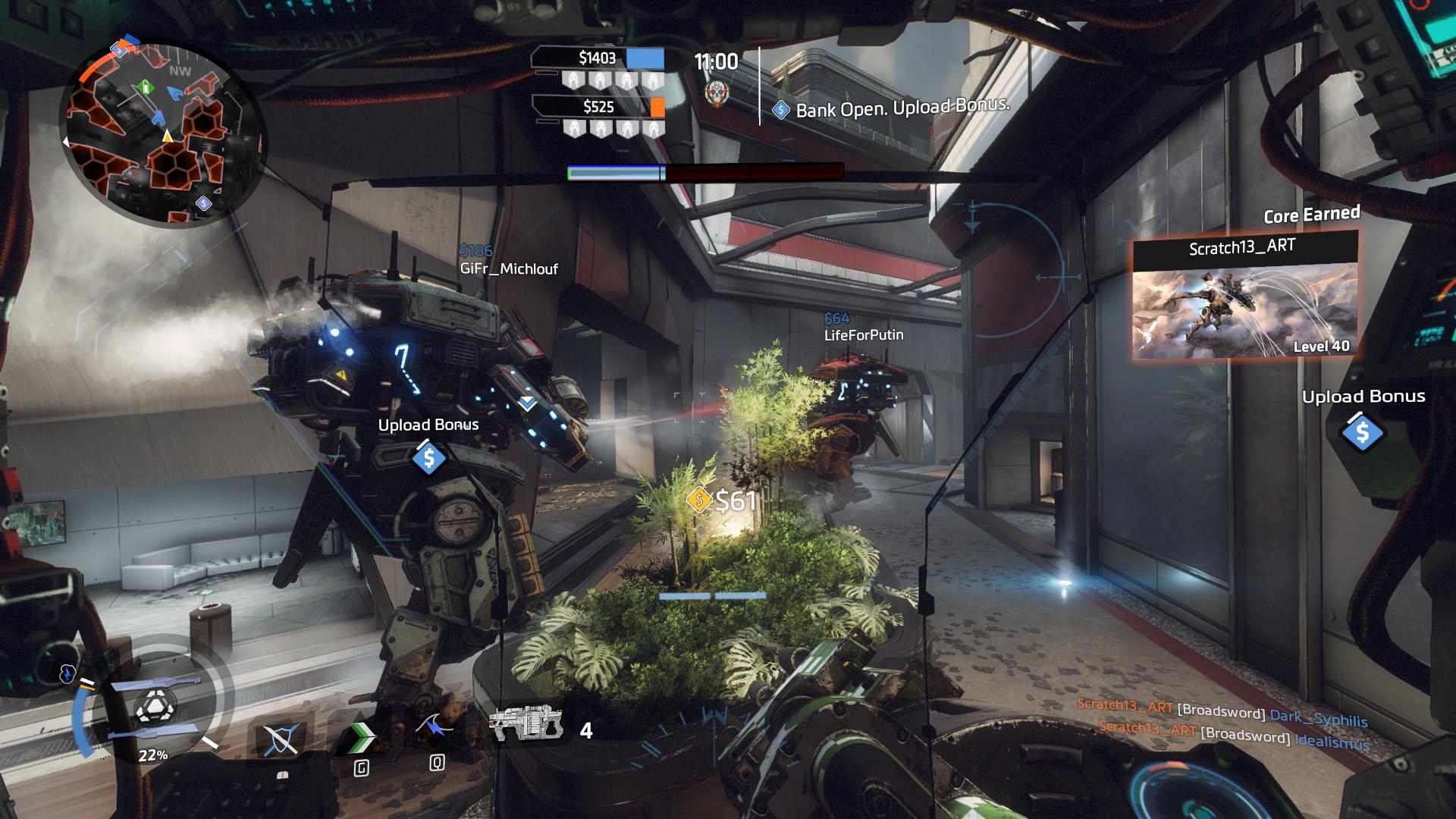1456x819 pixels.
Task: Click the titan core meter emblem
Action: tap(154, 708)
